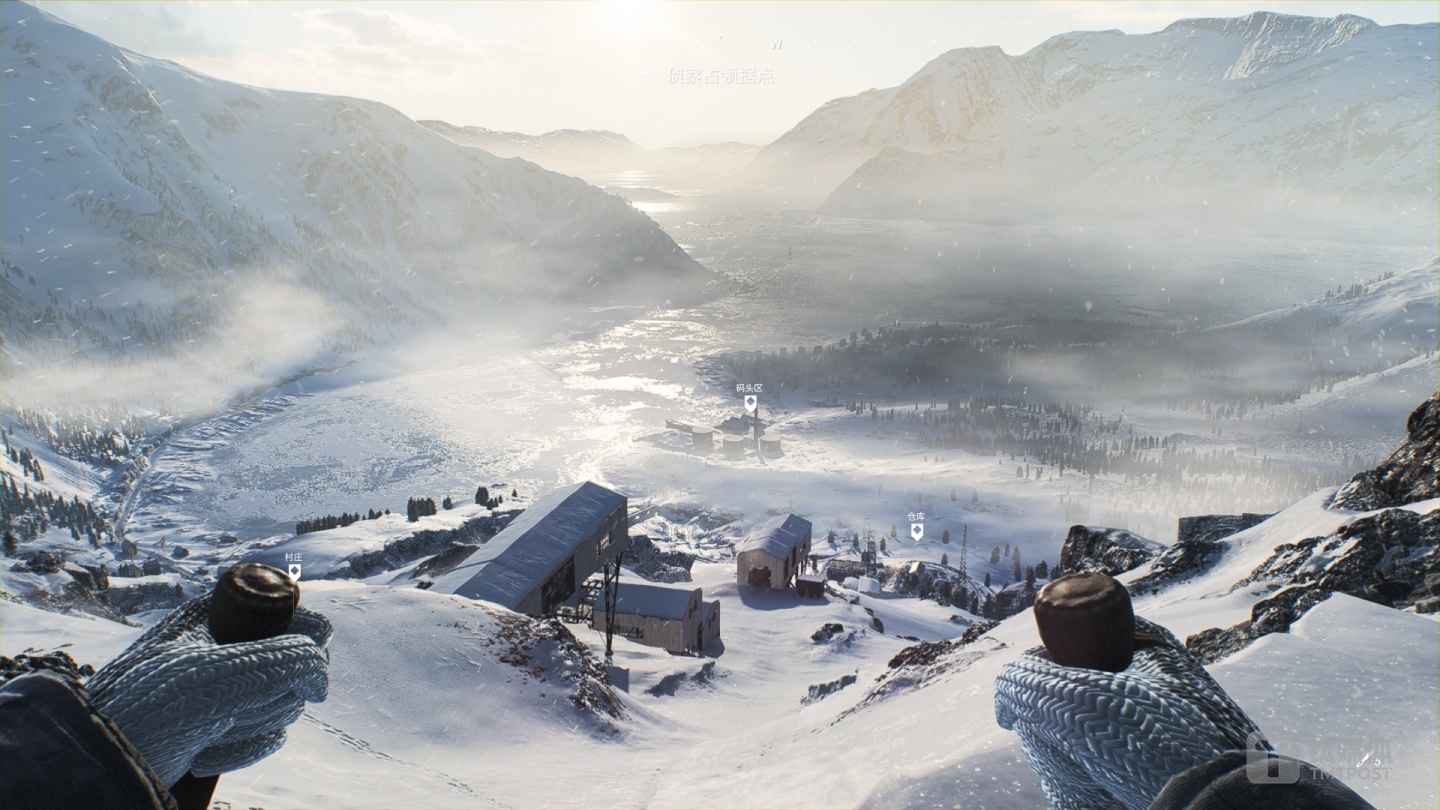The height and width of the screenshot is (810, 1440).
Task: Select the 村庄 objective marker
Action: (294, 571)
